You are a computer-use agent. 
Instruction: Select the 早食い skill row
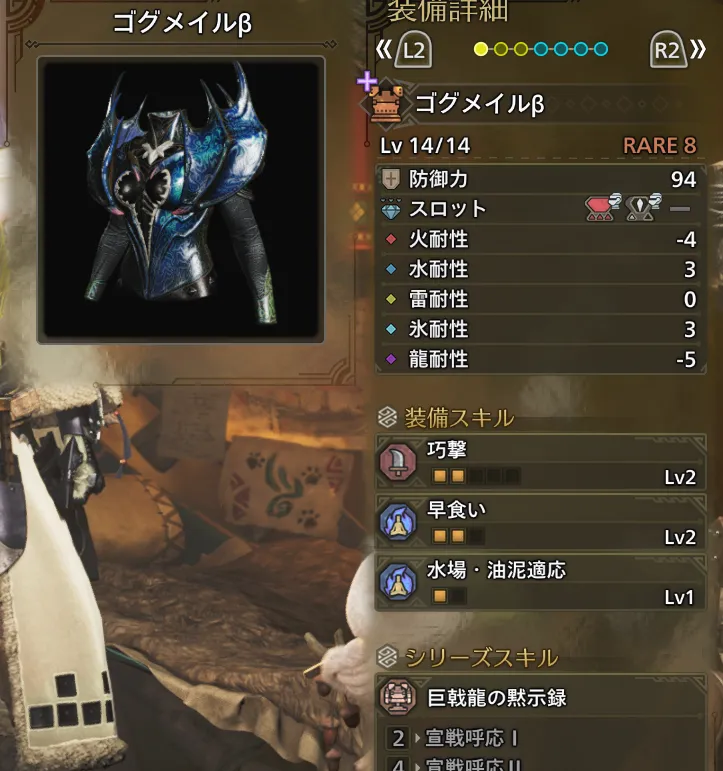[x=540, y=523]
